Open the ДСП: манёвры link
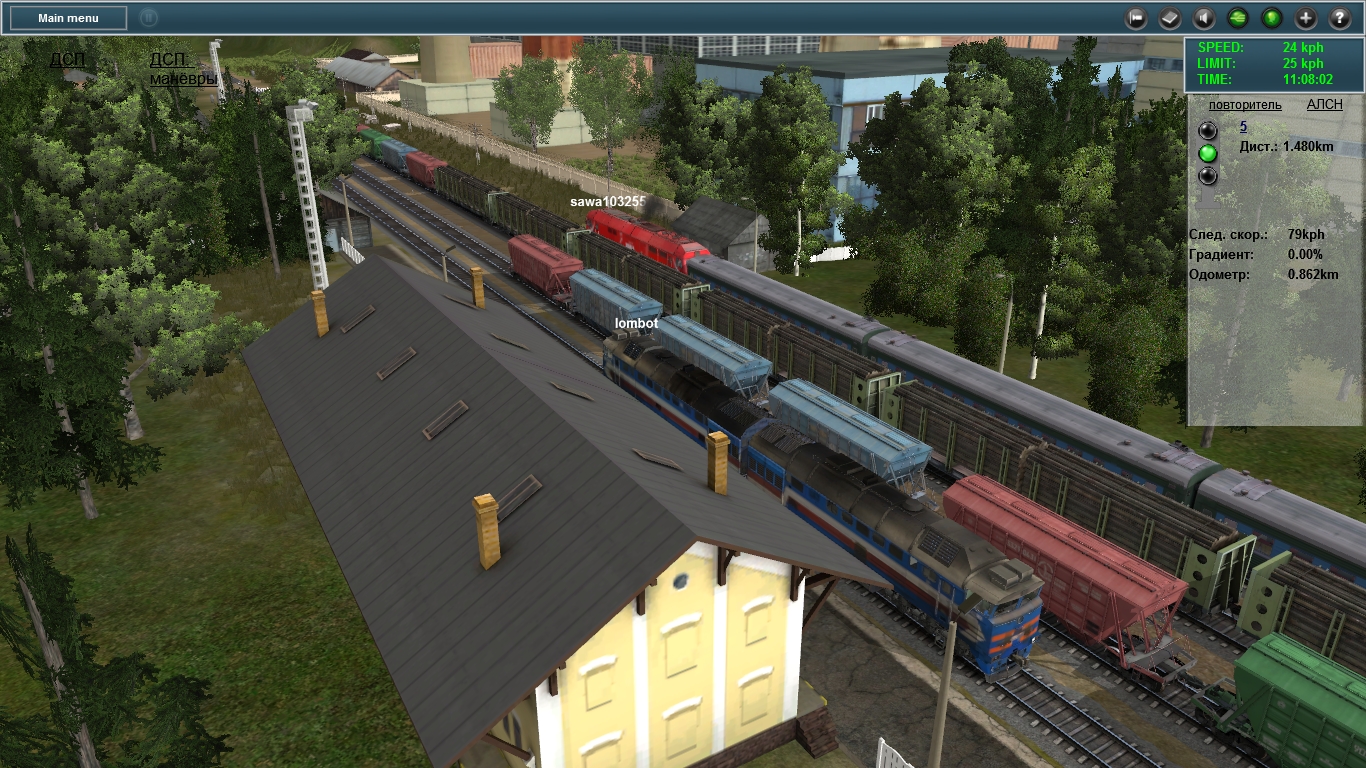This screenshot has height=768, width=1366. [x=183, y=69]
